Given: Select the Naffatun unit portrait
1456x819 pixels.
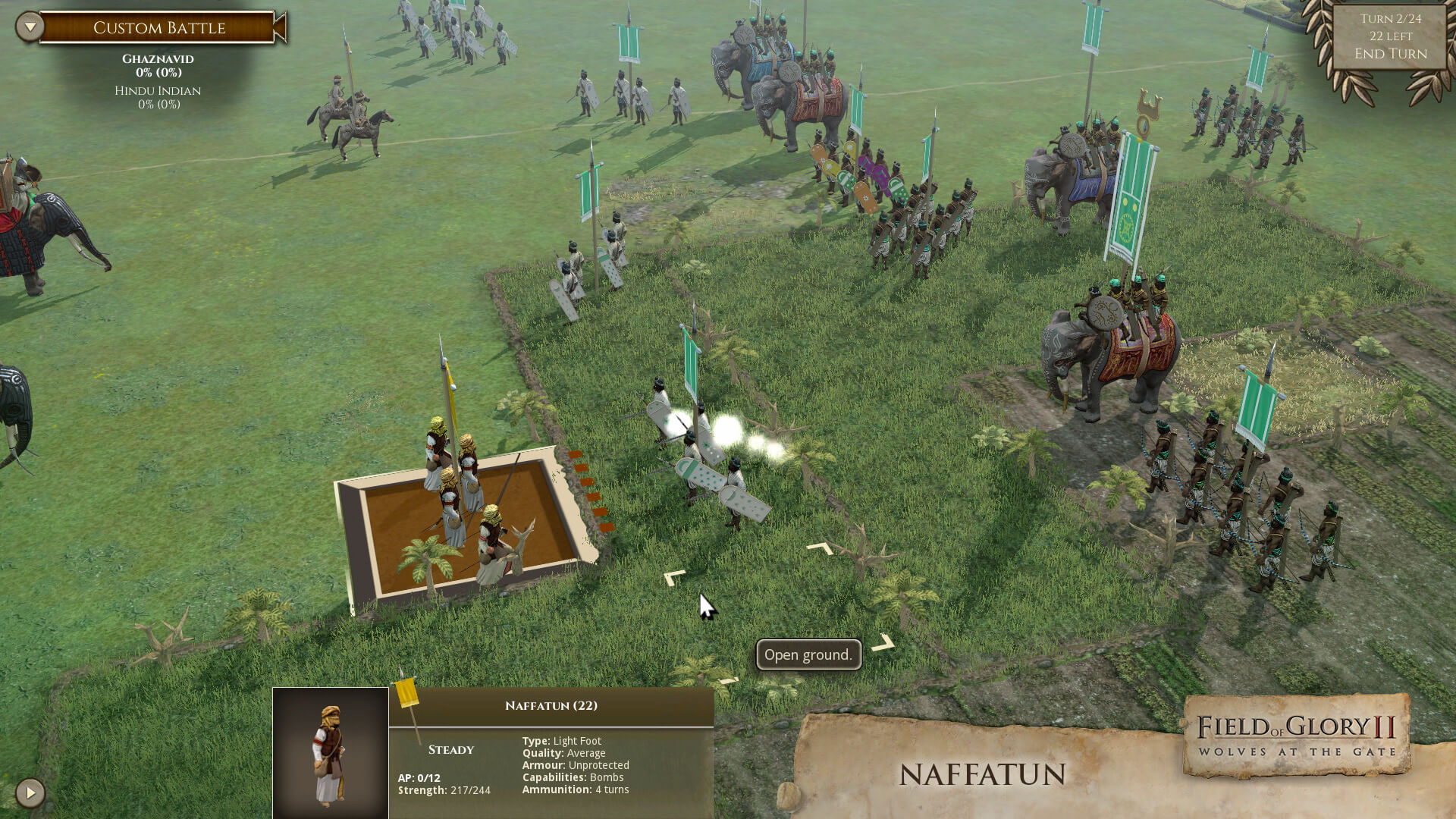Looking at the screenshot, I should [x=331, y=753].
